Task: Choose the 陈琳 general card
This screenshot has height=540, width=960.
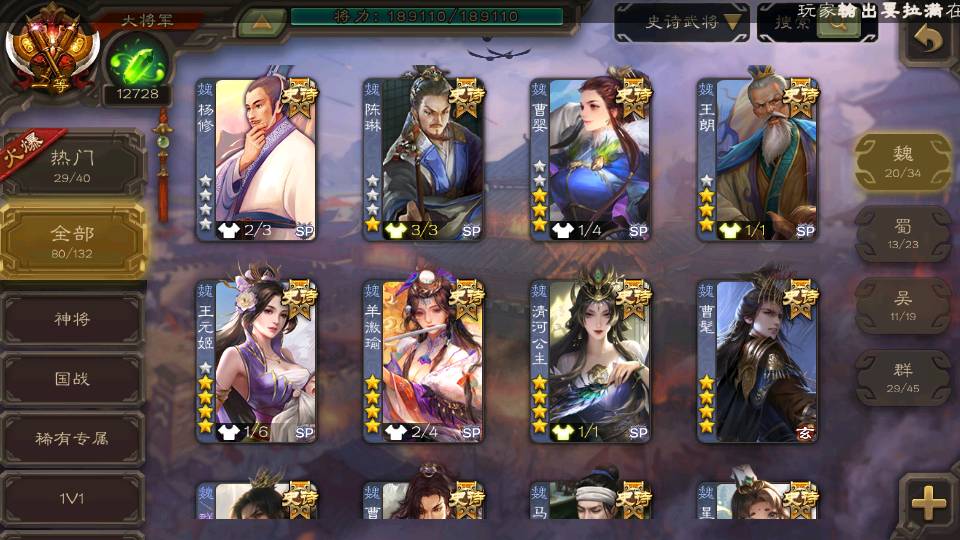Action: click(x=424, y=159)
